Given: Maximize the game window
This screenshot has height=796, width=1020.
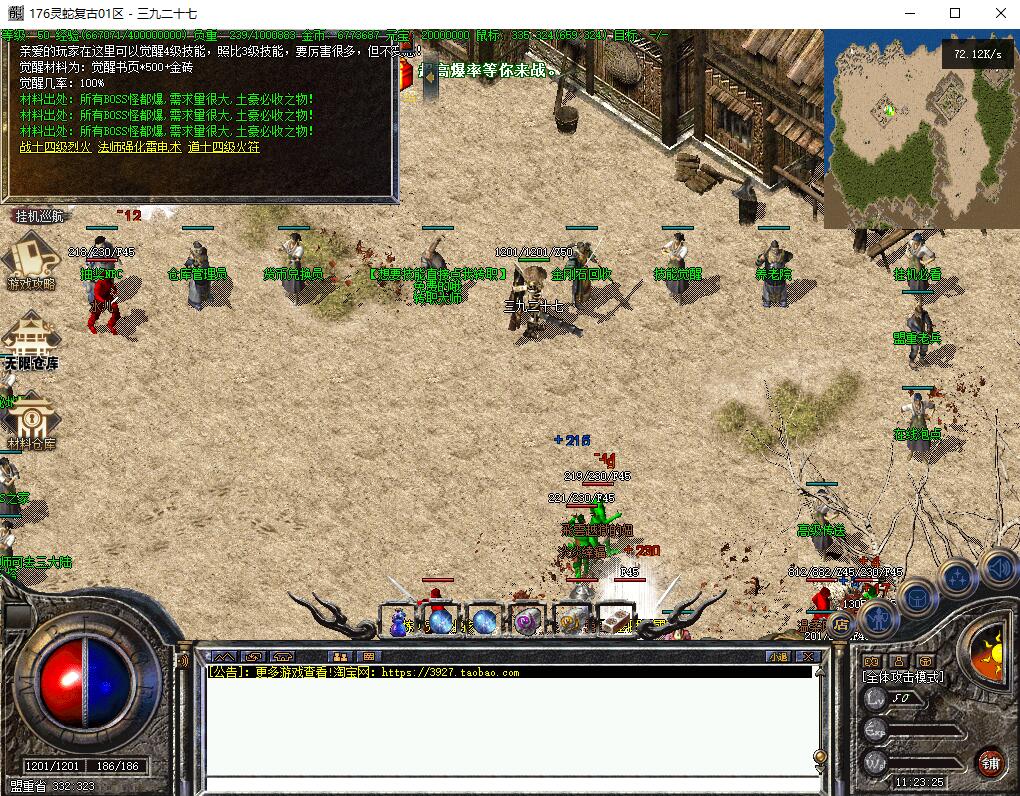Looking at the screenshot, I should coord(955,13).
